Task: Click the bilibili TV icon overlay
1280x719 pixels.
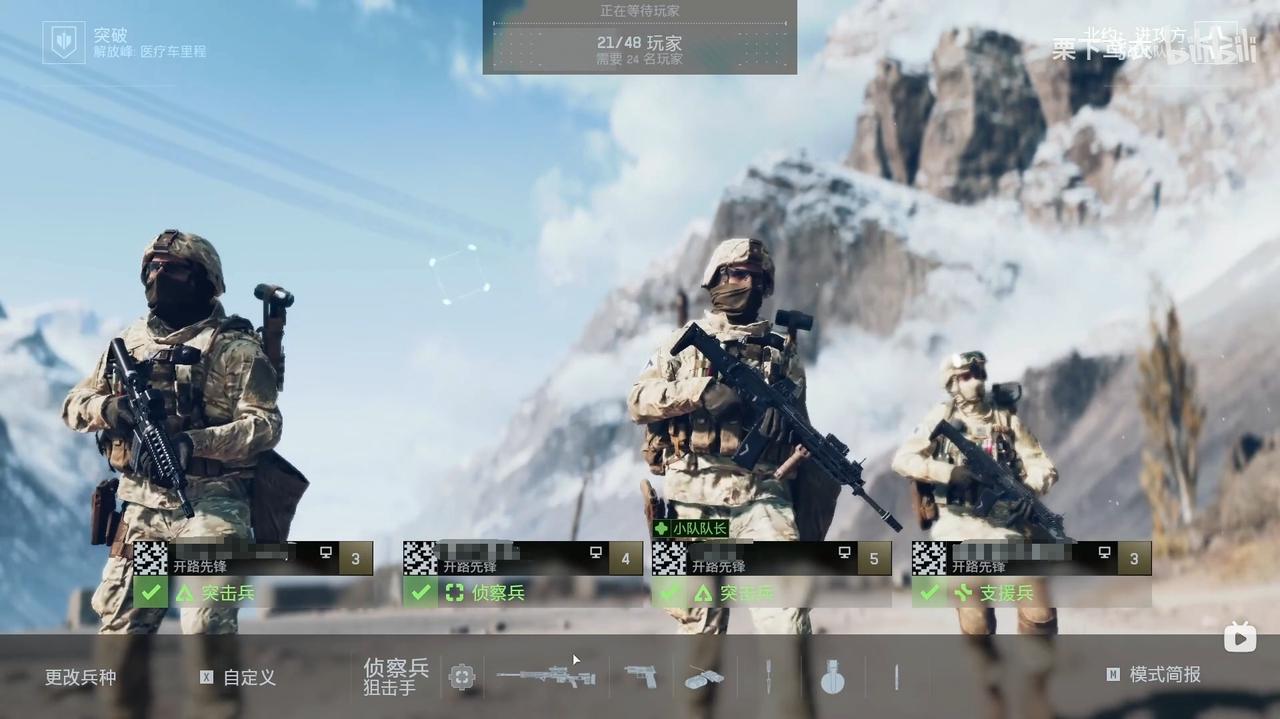Action: (x=1240, y=637)
